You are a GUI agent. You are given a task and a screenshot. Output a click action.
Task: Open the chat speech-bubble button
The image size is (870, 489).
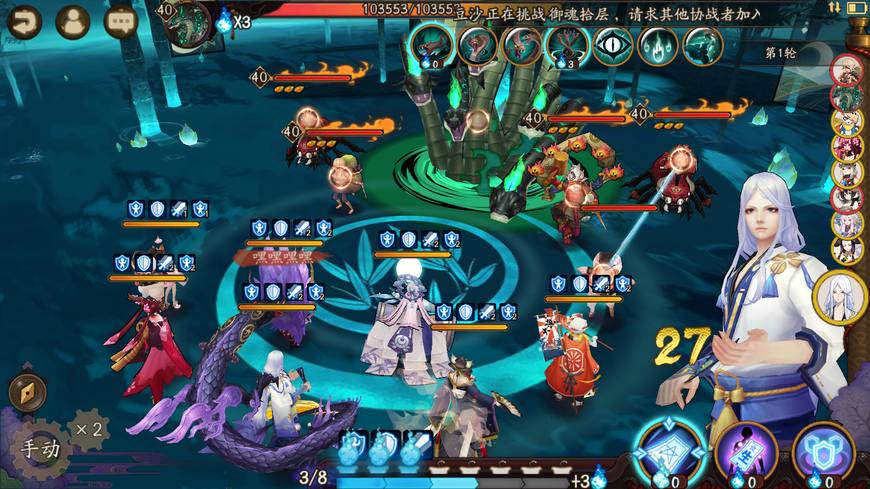tap(120, 21)
